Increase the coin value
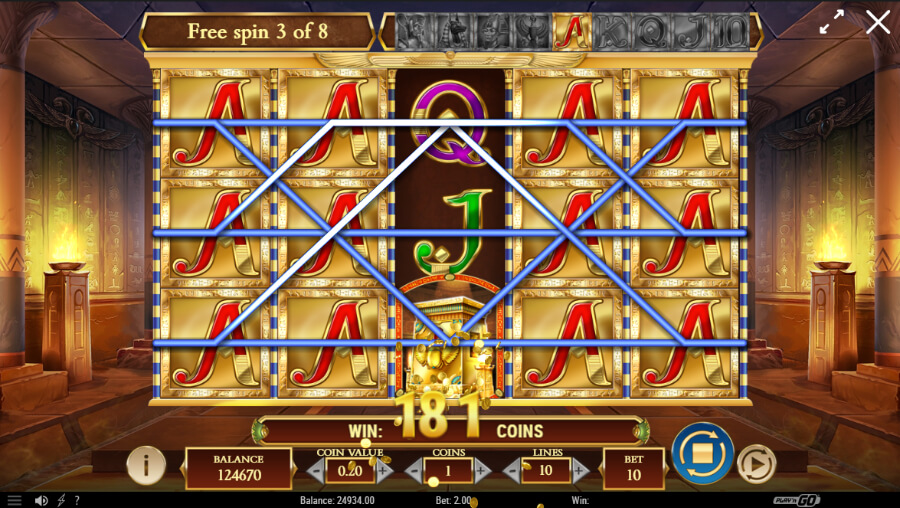The image size is (900, 508). click(385, 470)
